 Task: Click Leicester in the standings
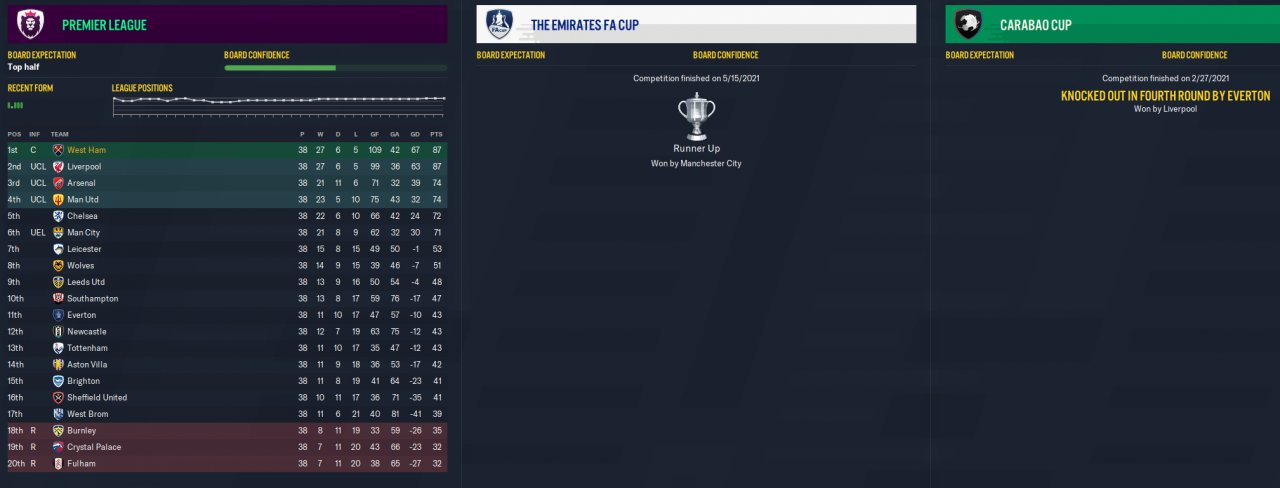[x=84, y=249]
